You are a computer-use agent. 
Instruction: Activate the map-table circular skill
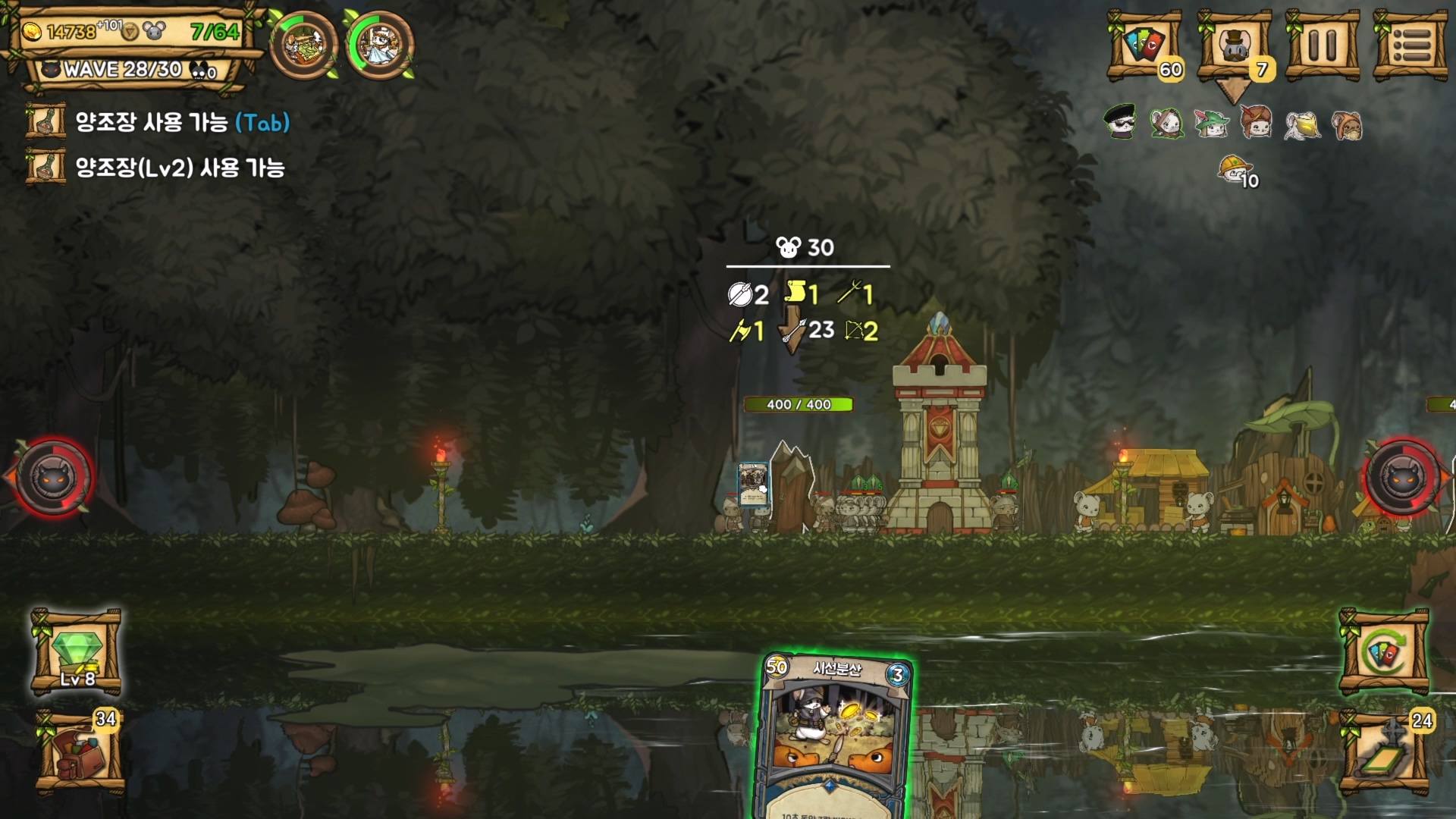point(303,45)
